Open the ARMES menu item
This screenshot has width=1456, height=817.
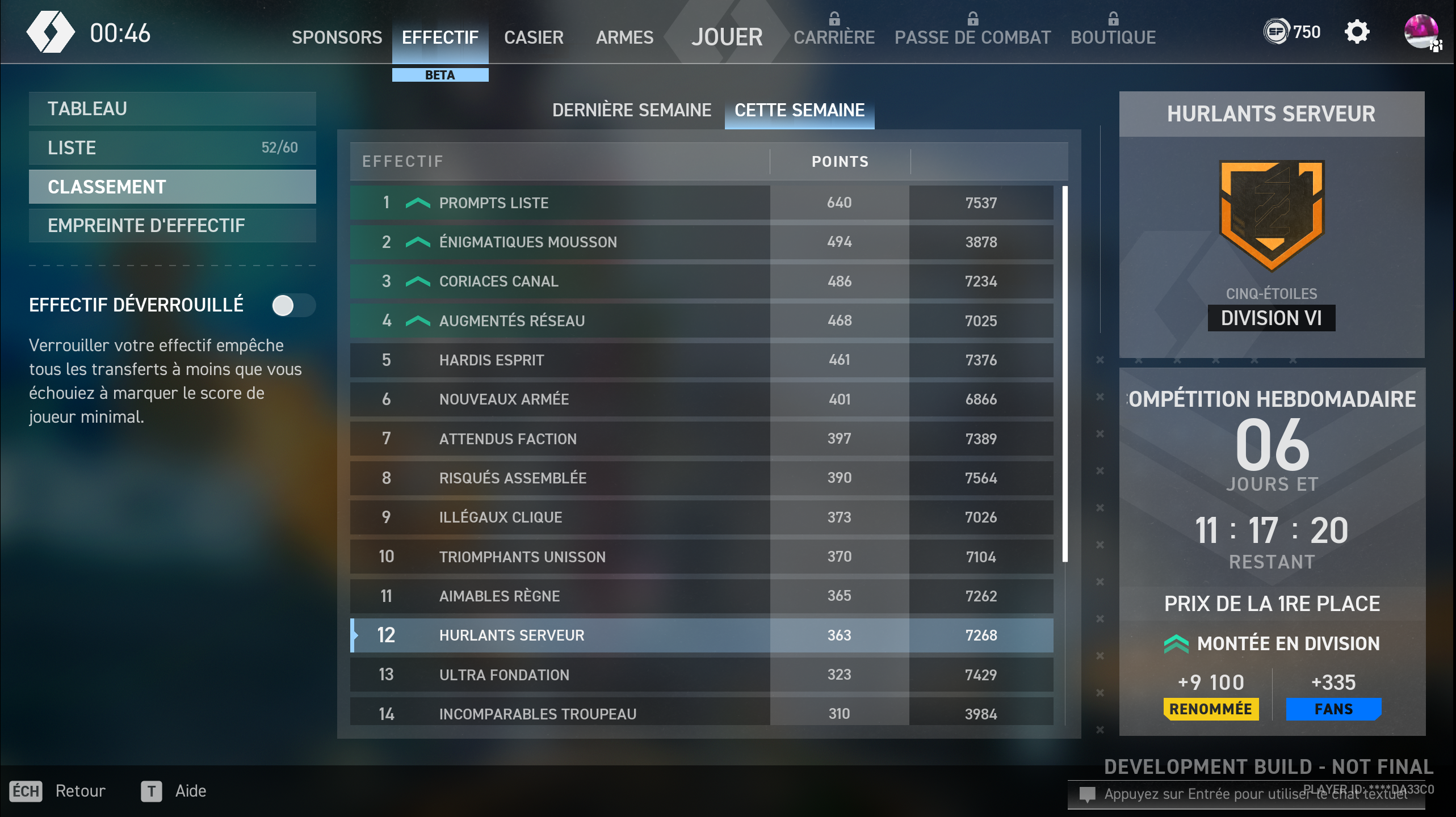[624, 37]
